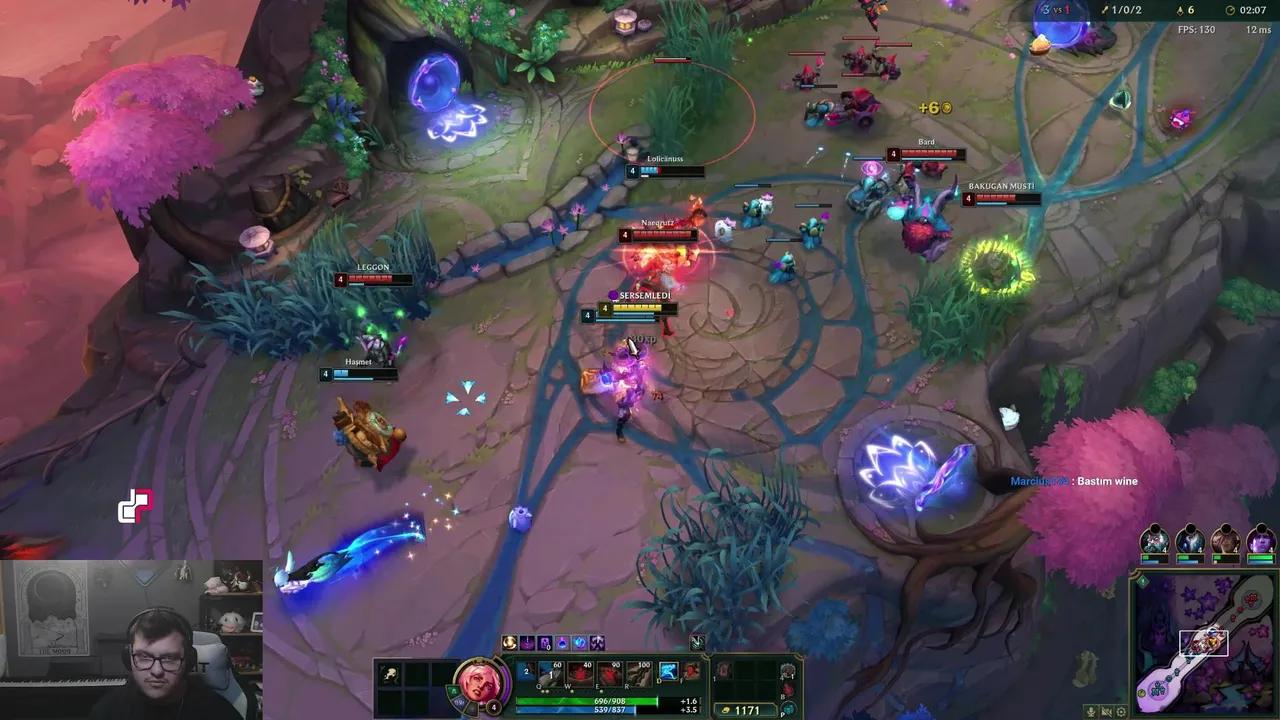Cast the Q ability
This screenshot has height=720, width=1280.
tap(550, 671)
